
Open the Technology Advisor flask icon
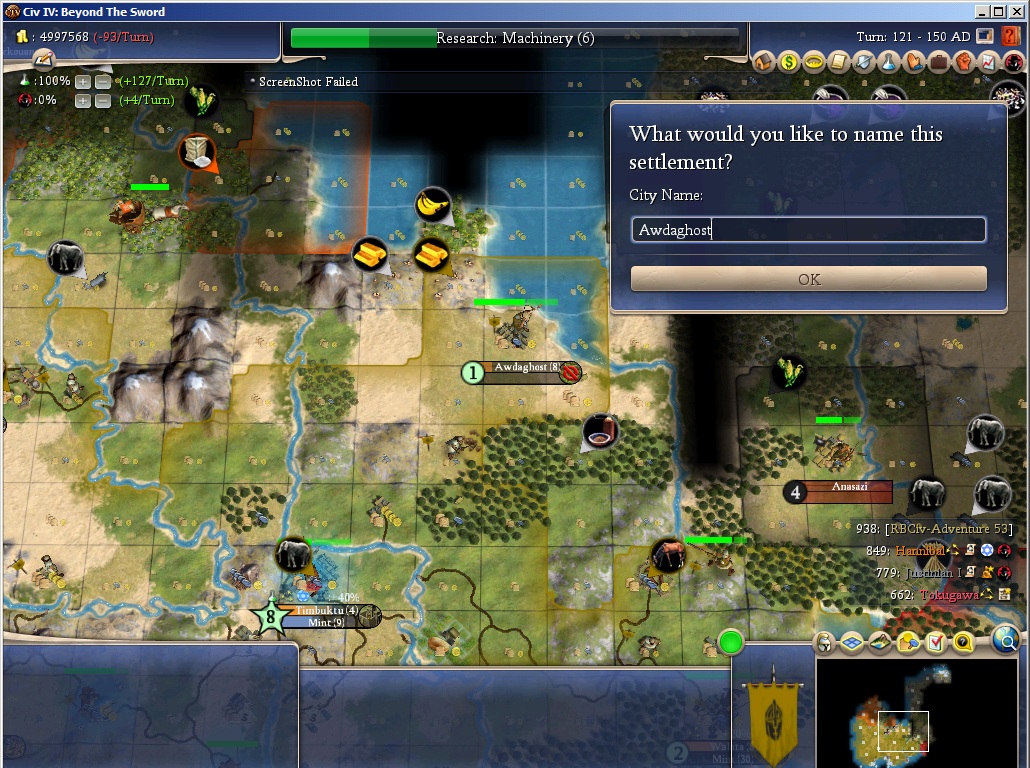click(888, 62)
